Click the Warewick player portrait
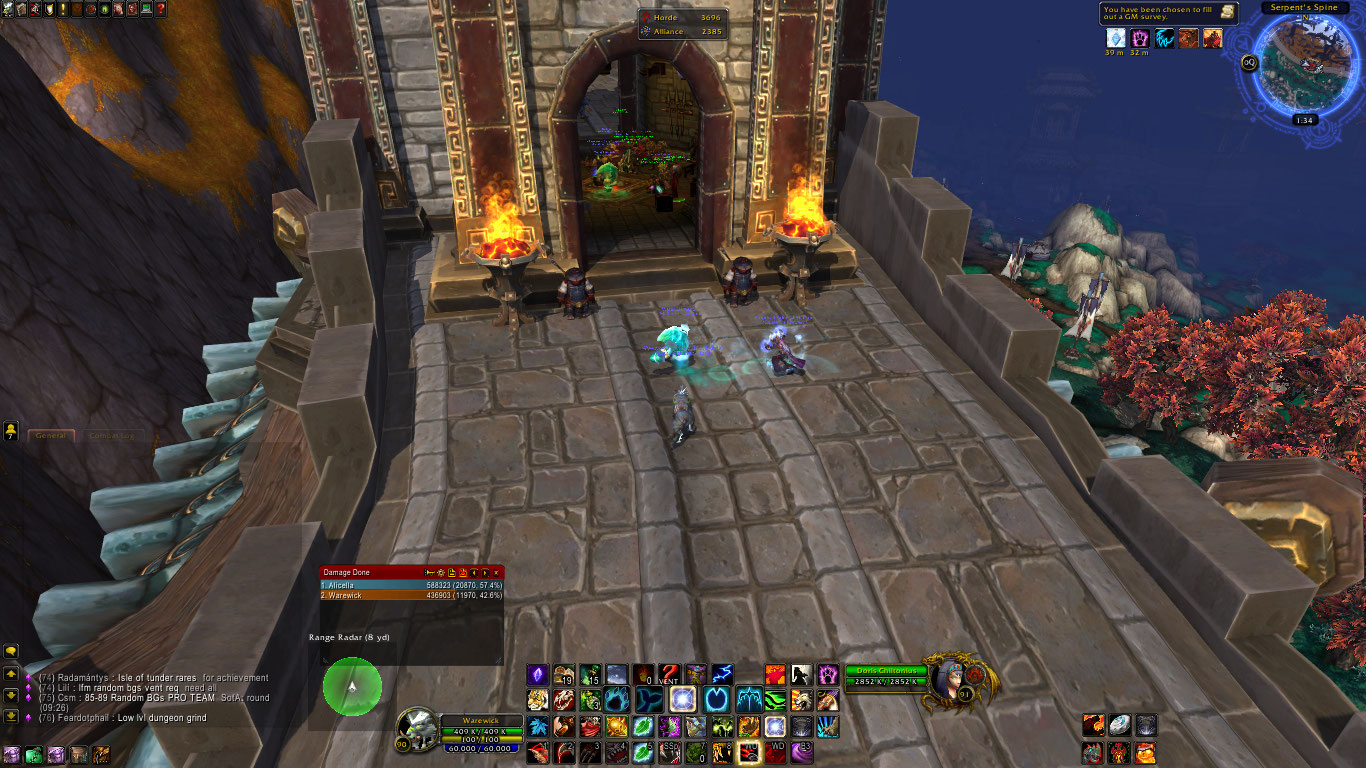1366x768 pixels. pos(415,727)
